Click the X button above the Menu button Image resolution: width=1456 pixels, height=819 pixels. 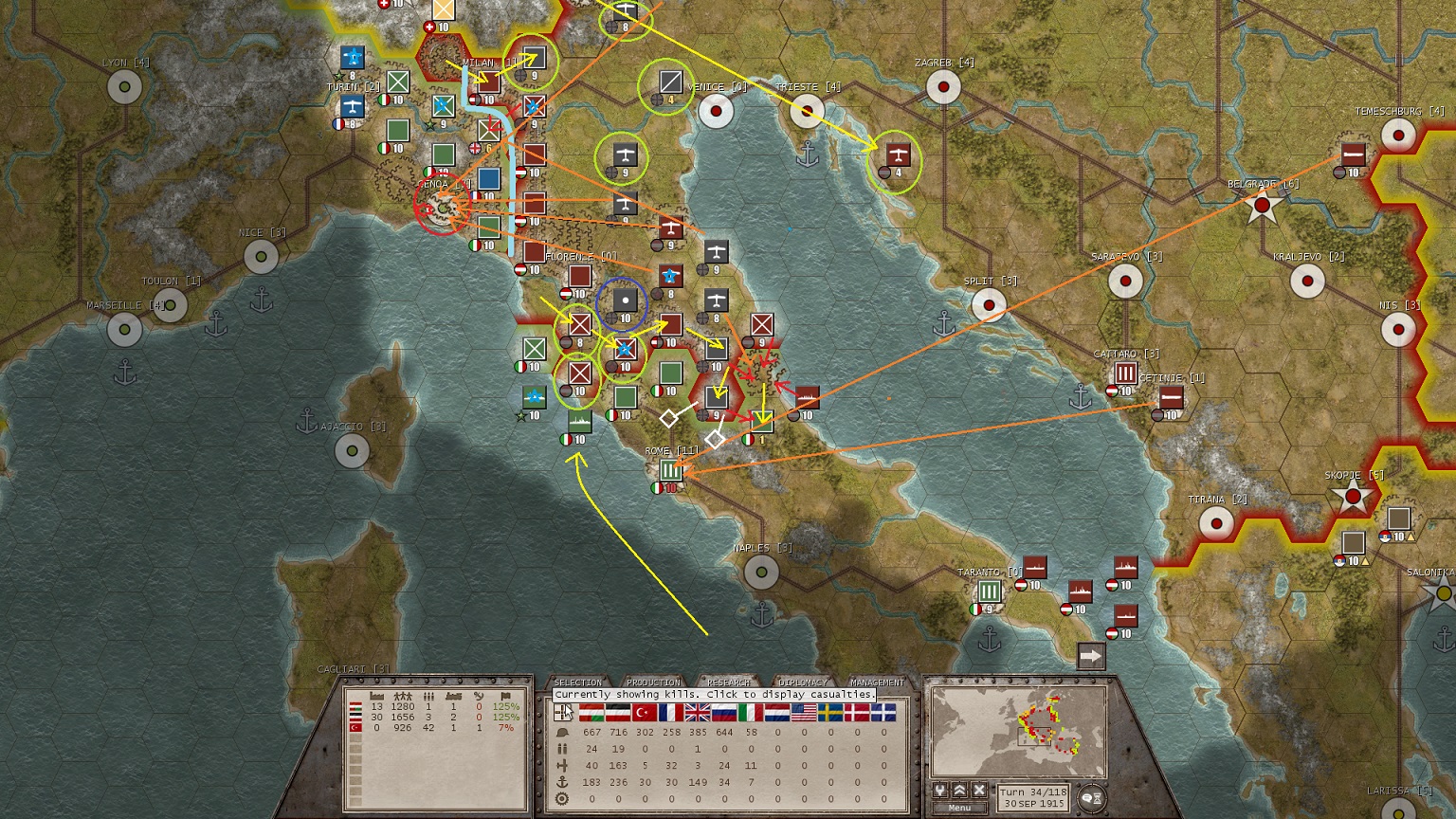(x=978, y=790)
